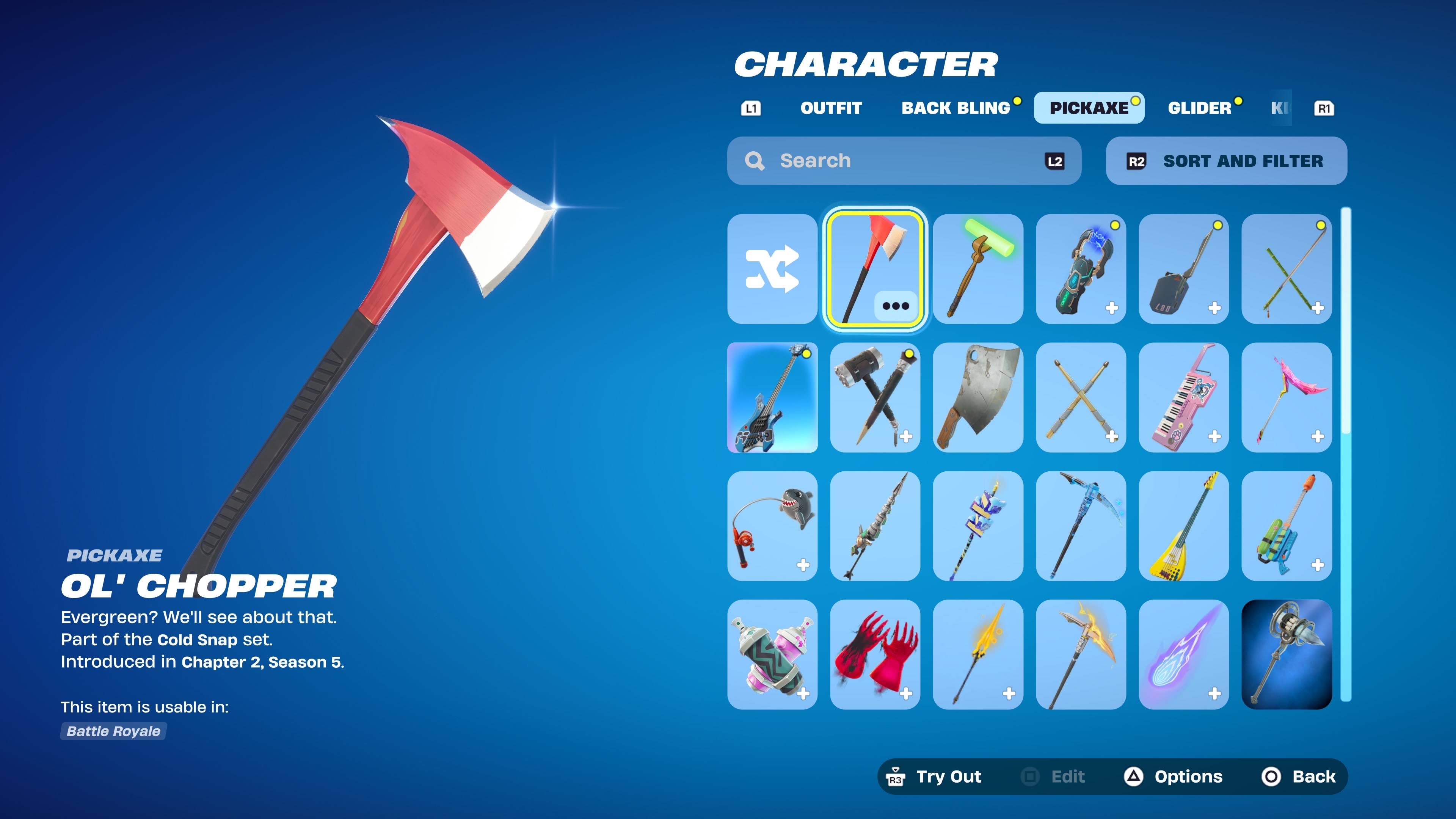This screenshot has height=819, width=1456.
Task: Open Sort and Filter options
Action: click(x=1226, y=161)
